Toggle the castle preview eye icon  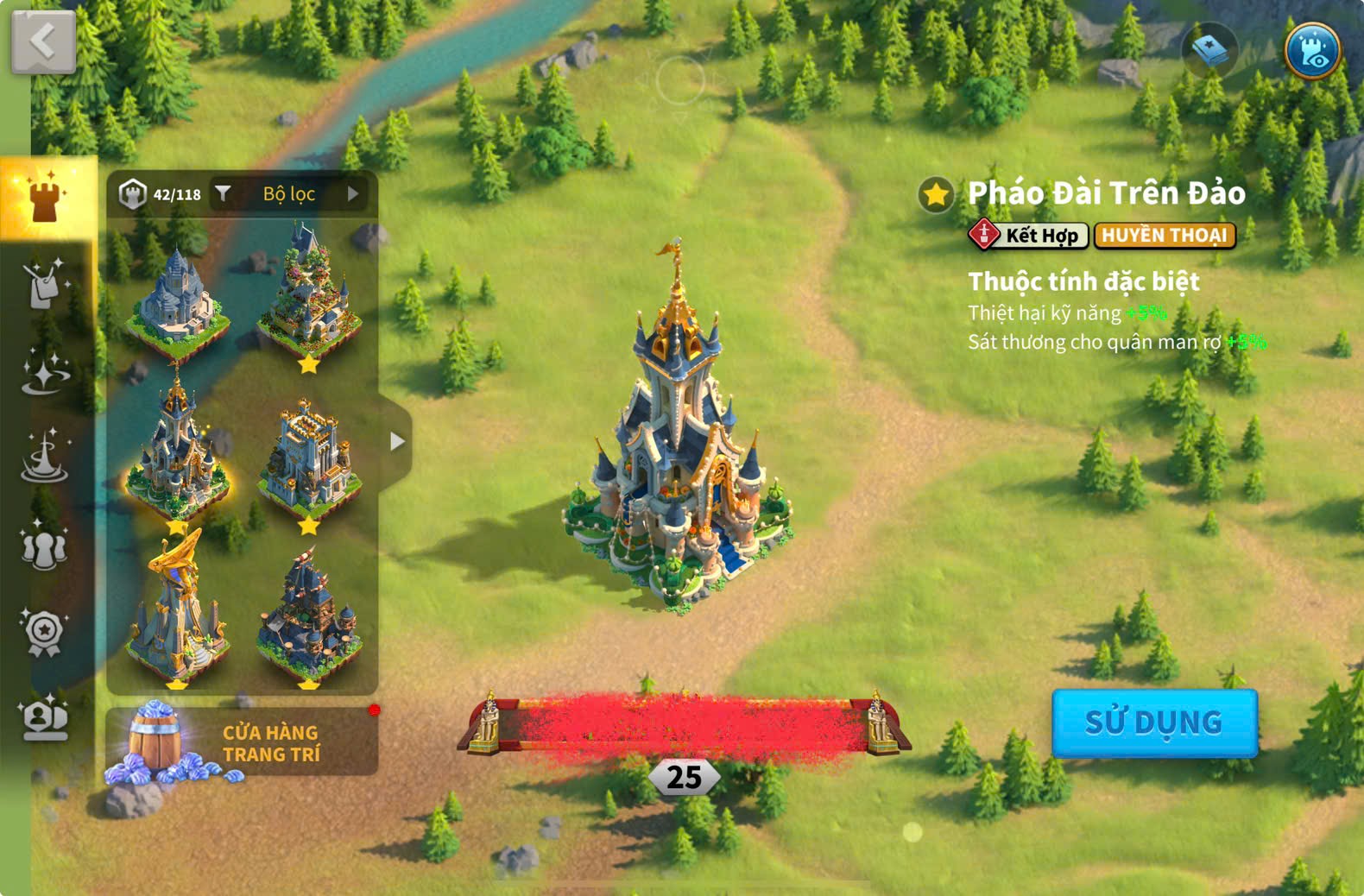[1311, 51]
